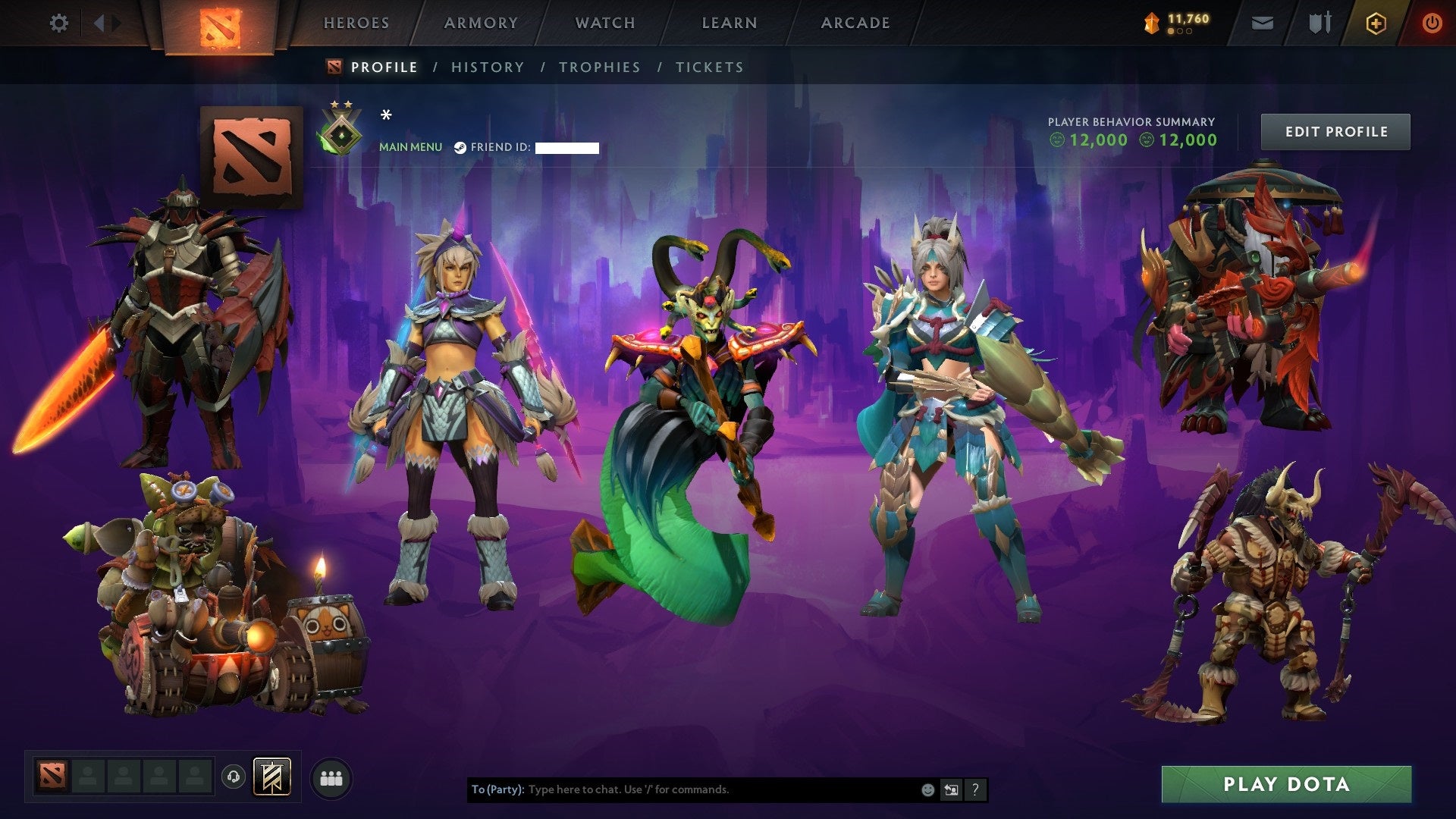Open the ARCADE menu

[855, 23]
